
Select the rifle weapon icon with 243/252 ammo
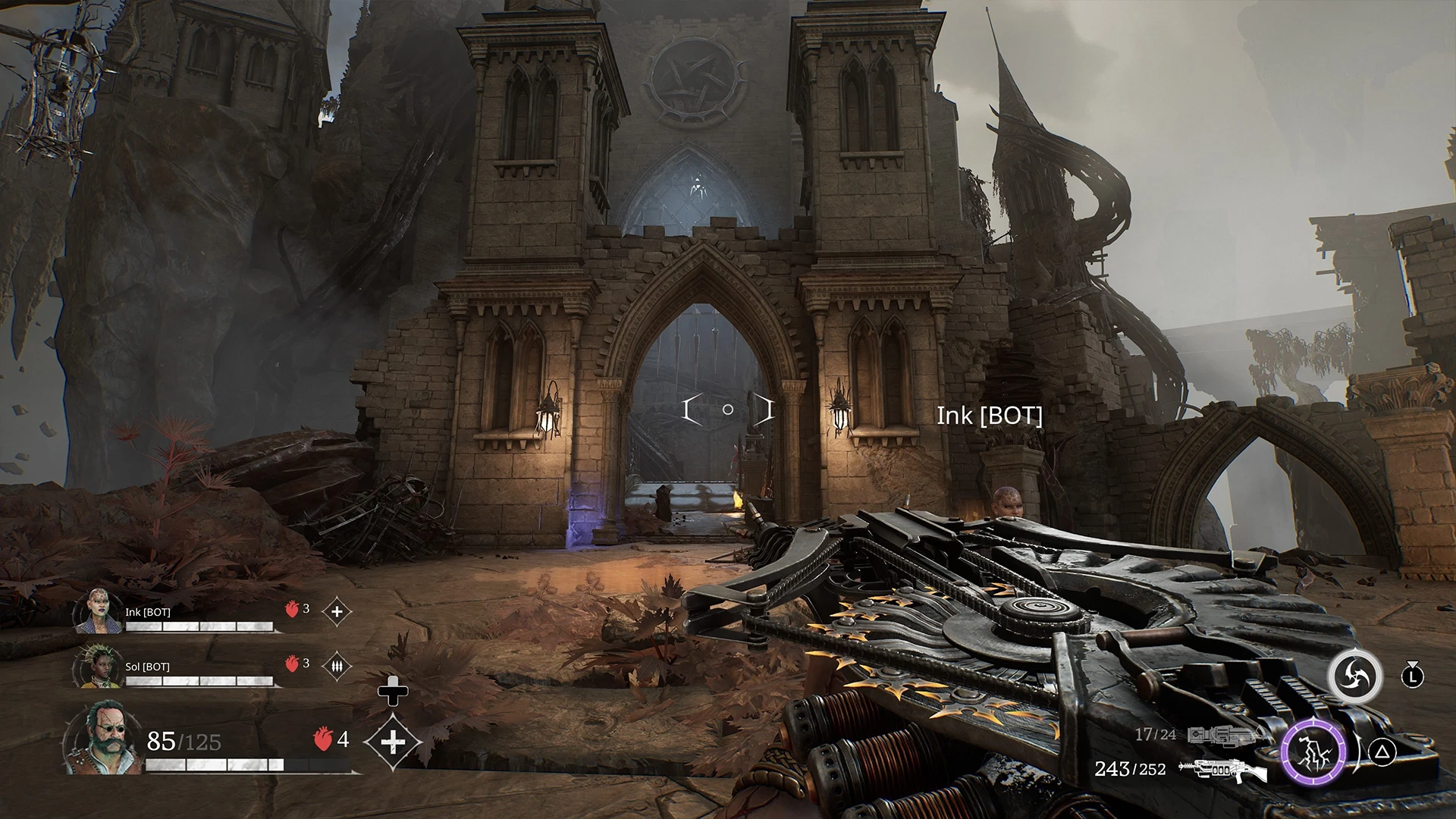[1222, 770]
